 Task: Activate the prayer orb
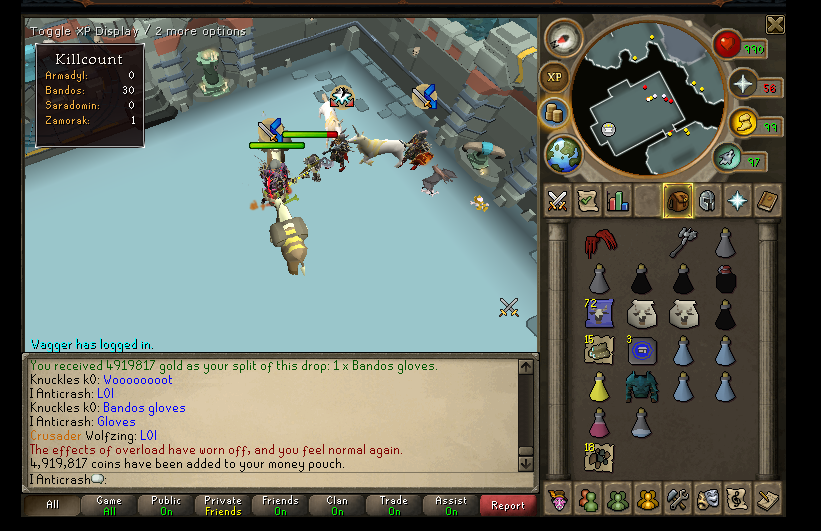point(742,84)
